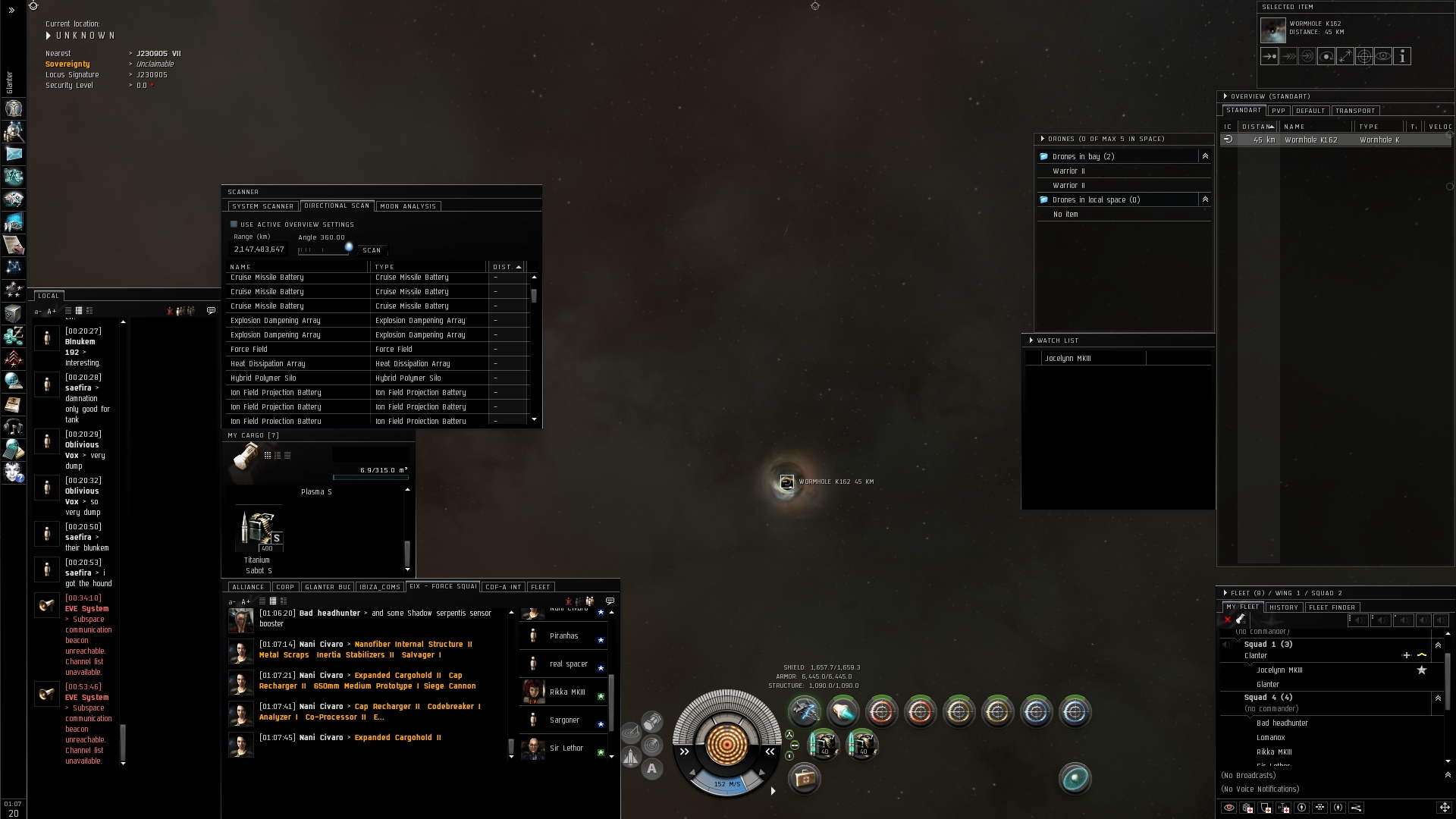
Task: Switch overview to the PVP tab
Action: (x=1279, y=111)
